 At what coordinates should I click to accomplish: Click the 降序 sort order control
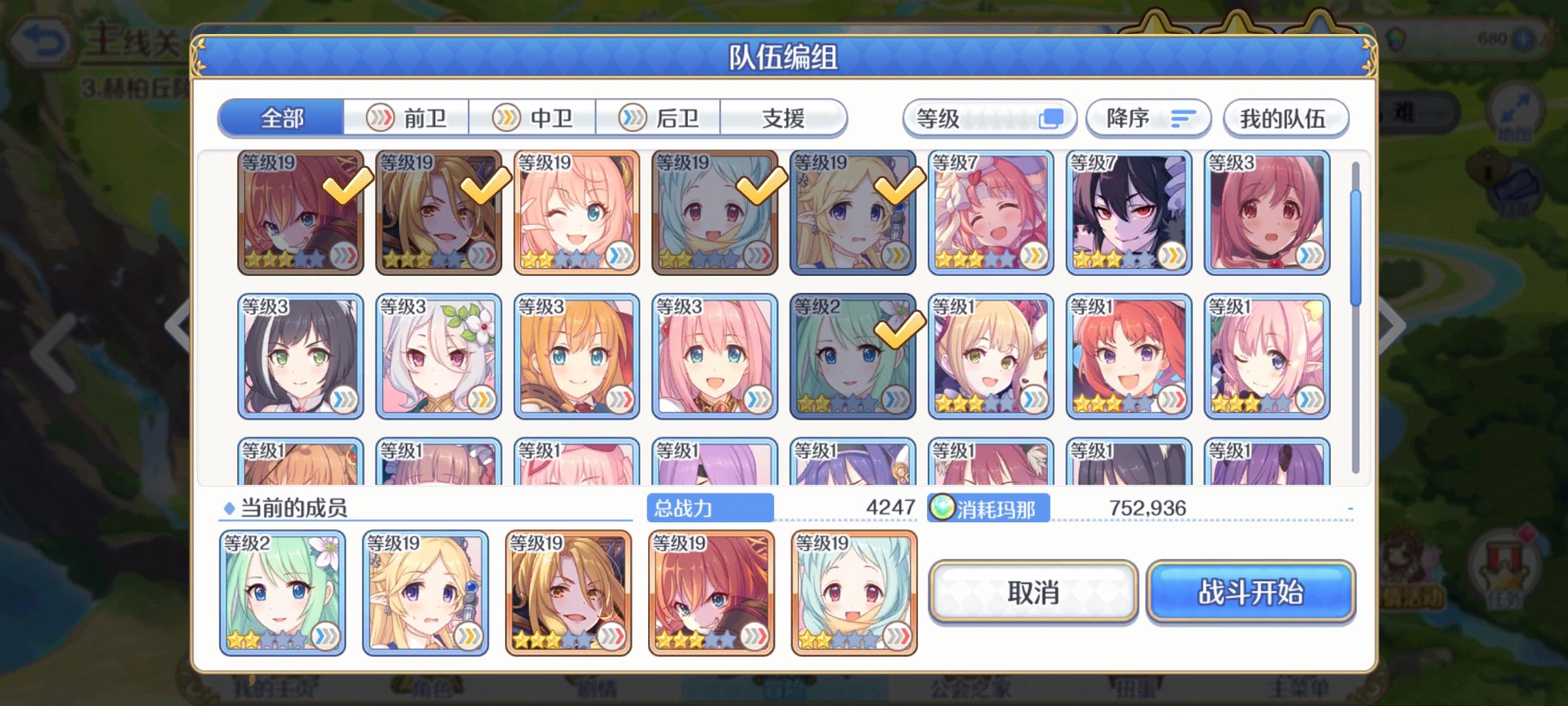[x=1147, y=118]
